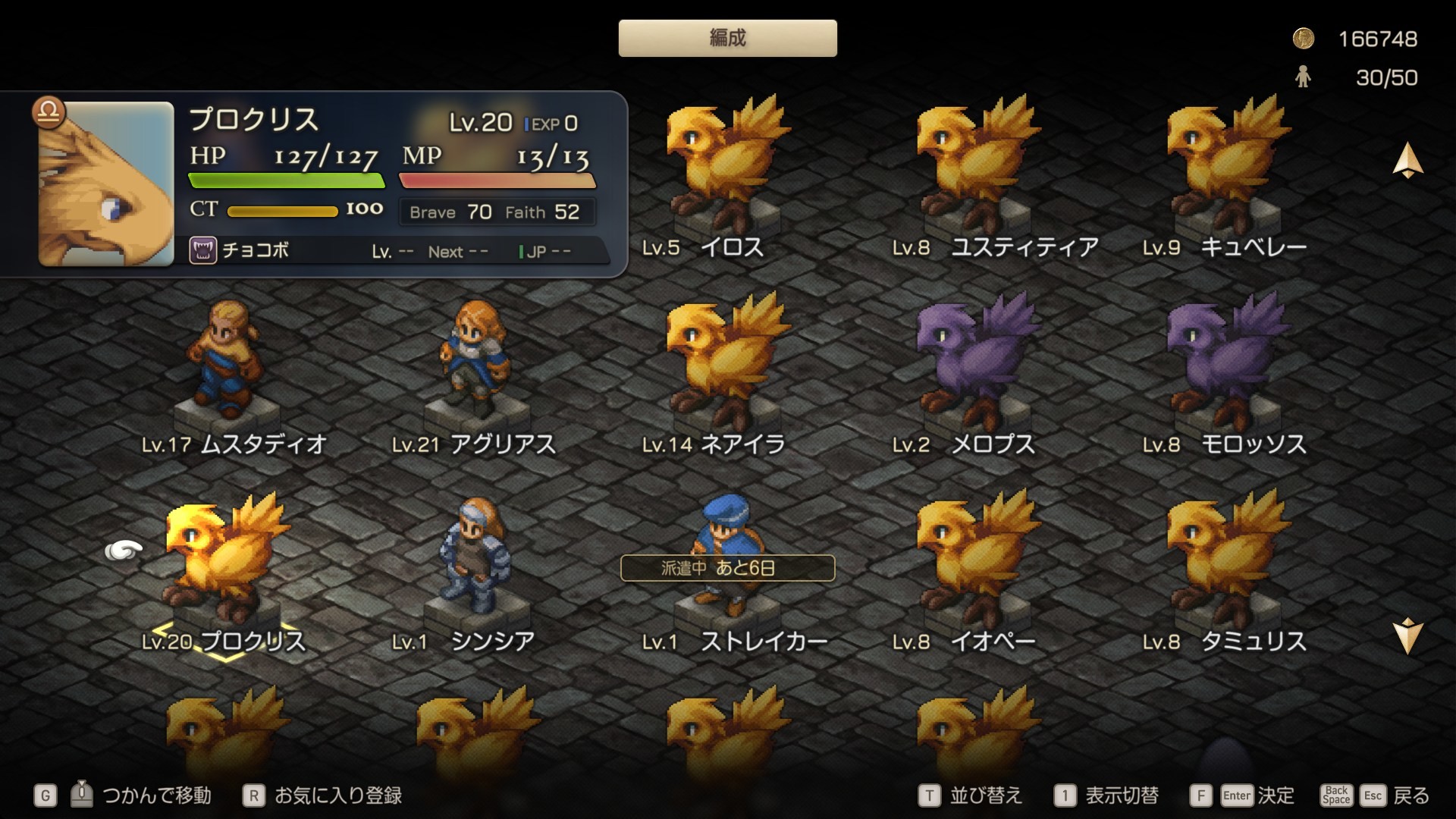Click the up arrow to scroll roster
This screenshot has width=1456, height=819.
click(x=1407, y=161)
